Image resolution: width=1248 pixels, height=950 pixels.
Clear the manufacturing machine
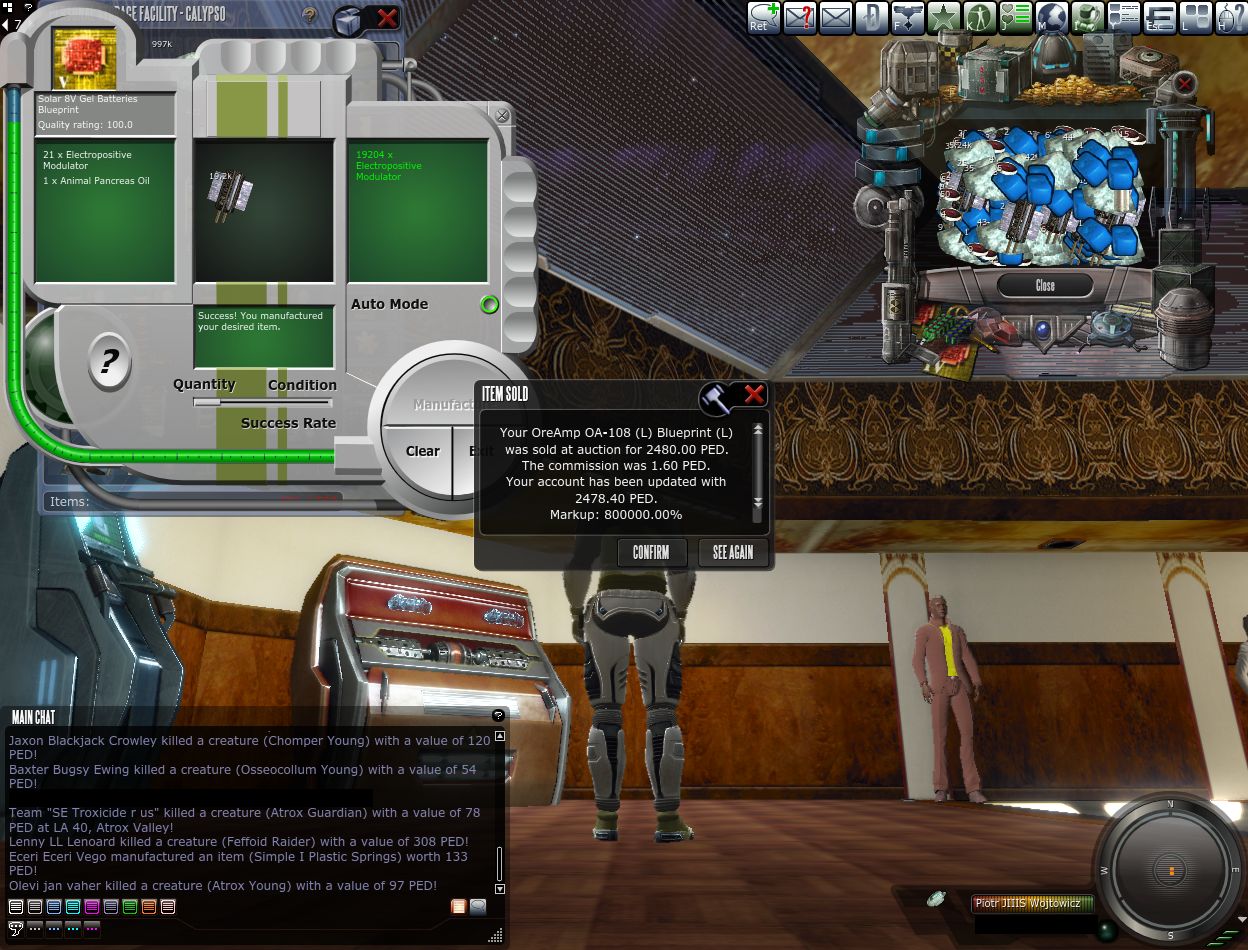tap(422, 451)
